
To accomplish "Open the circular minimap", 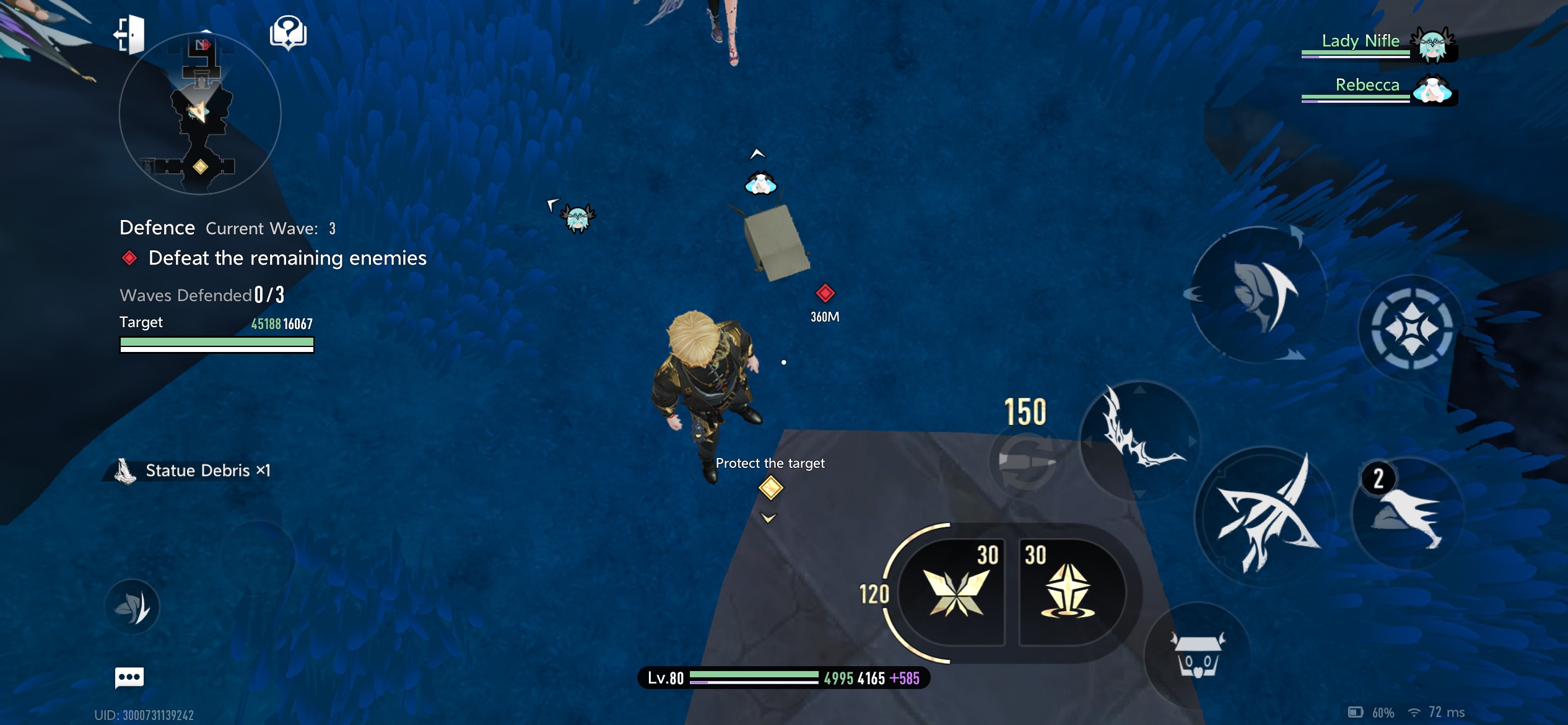I will (200, 114).
